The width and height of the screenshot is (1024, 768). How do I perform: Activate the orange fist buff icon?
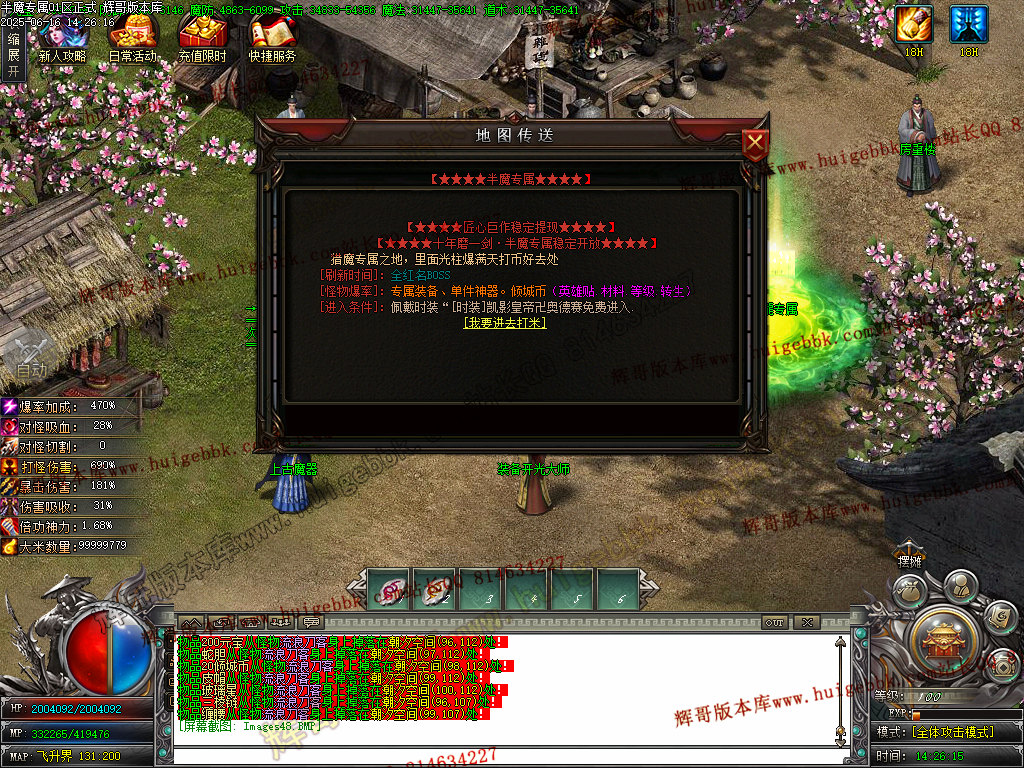pyautogui.click(x=914, y=25)
